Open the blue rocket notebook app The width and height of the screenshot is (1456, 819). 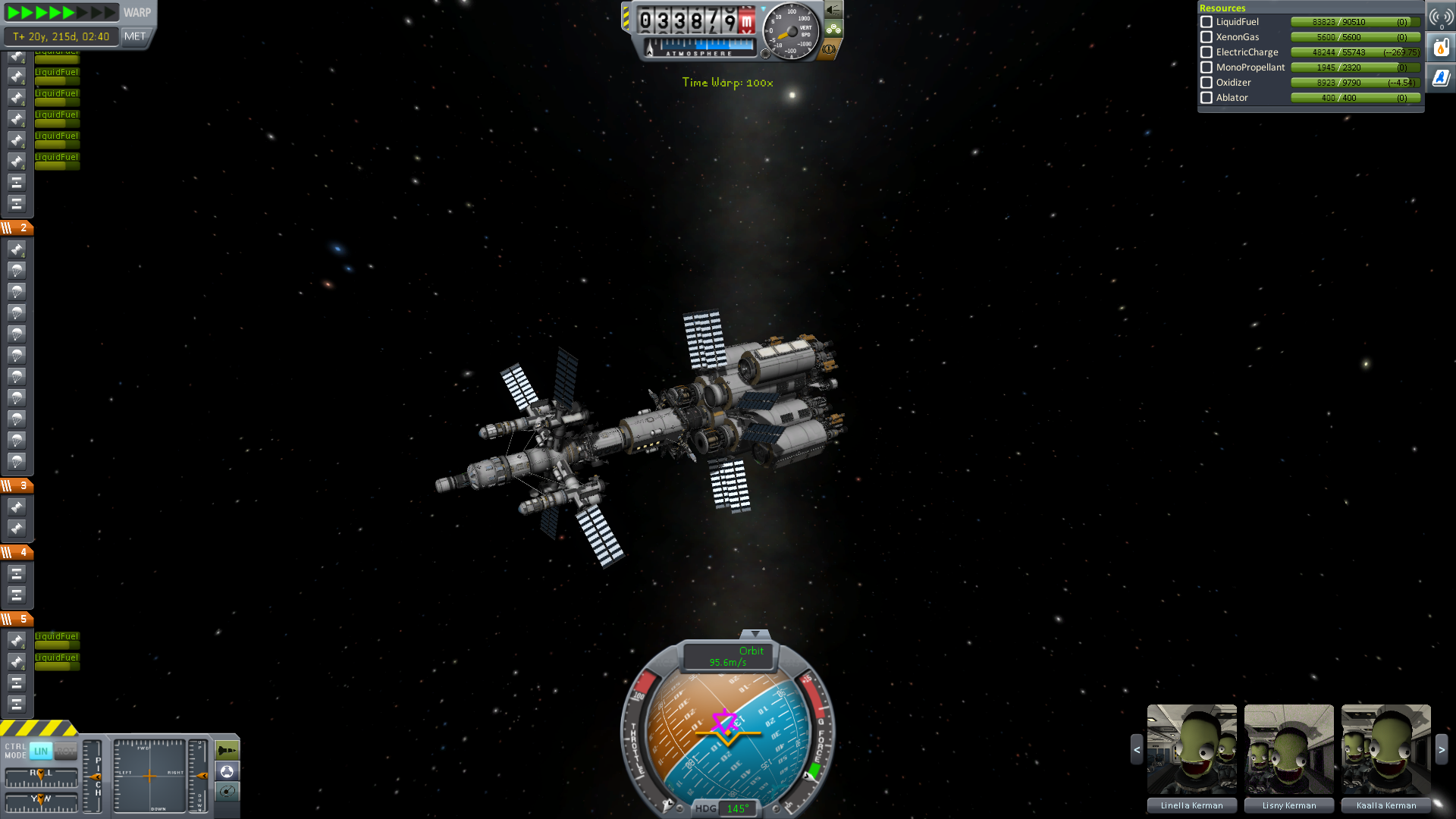click(x=1441, y=77)
